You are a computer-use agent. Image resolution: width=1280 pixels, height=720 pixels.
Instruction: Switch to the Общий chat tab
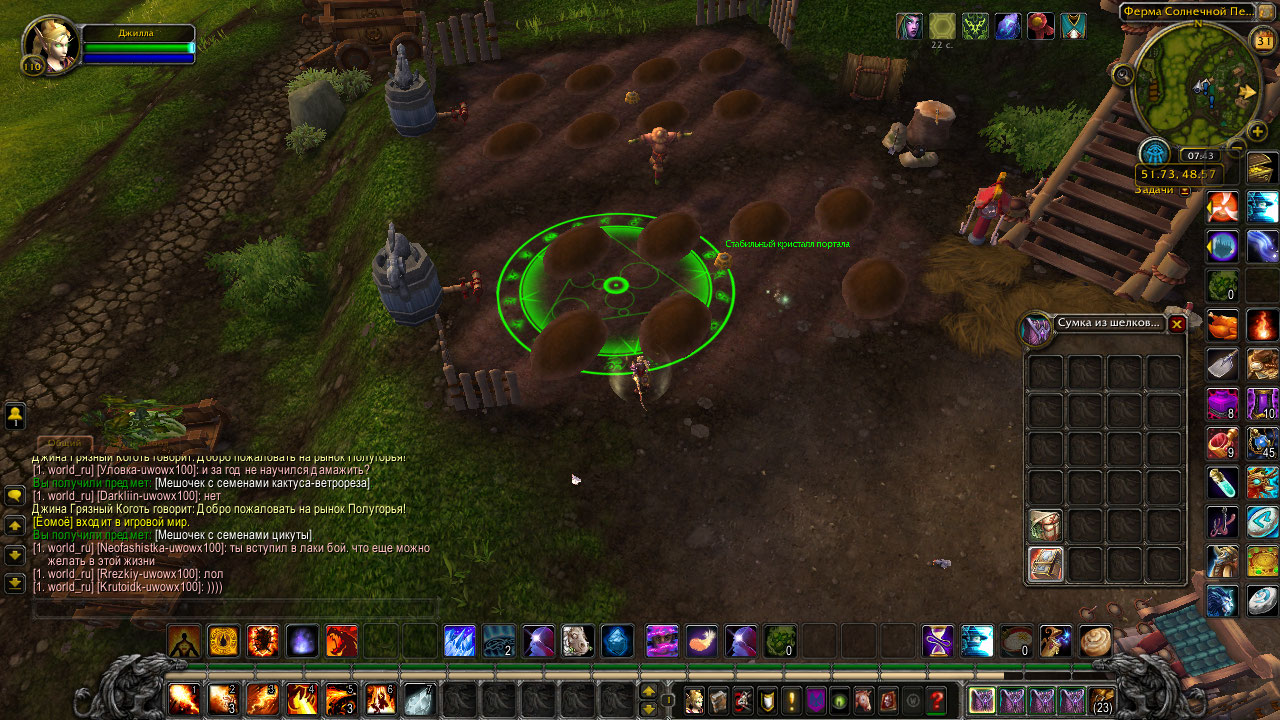coord(65,443)
